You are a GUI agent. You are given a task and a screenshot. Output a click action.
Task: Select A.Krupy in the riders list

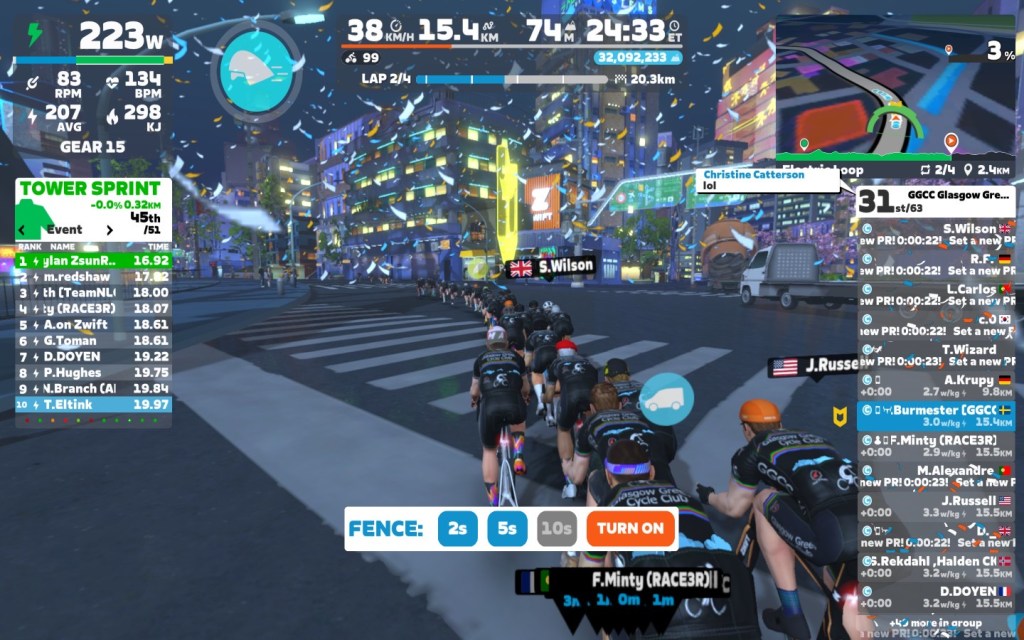pyautogui.click(x=936, y=386)
